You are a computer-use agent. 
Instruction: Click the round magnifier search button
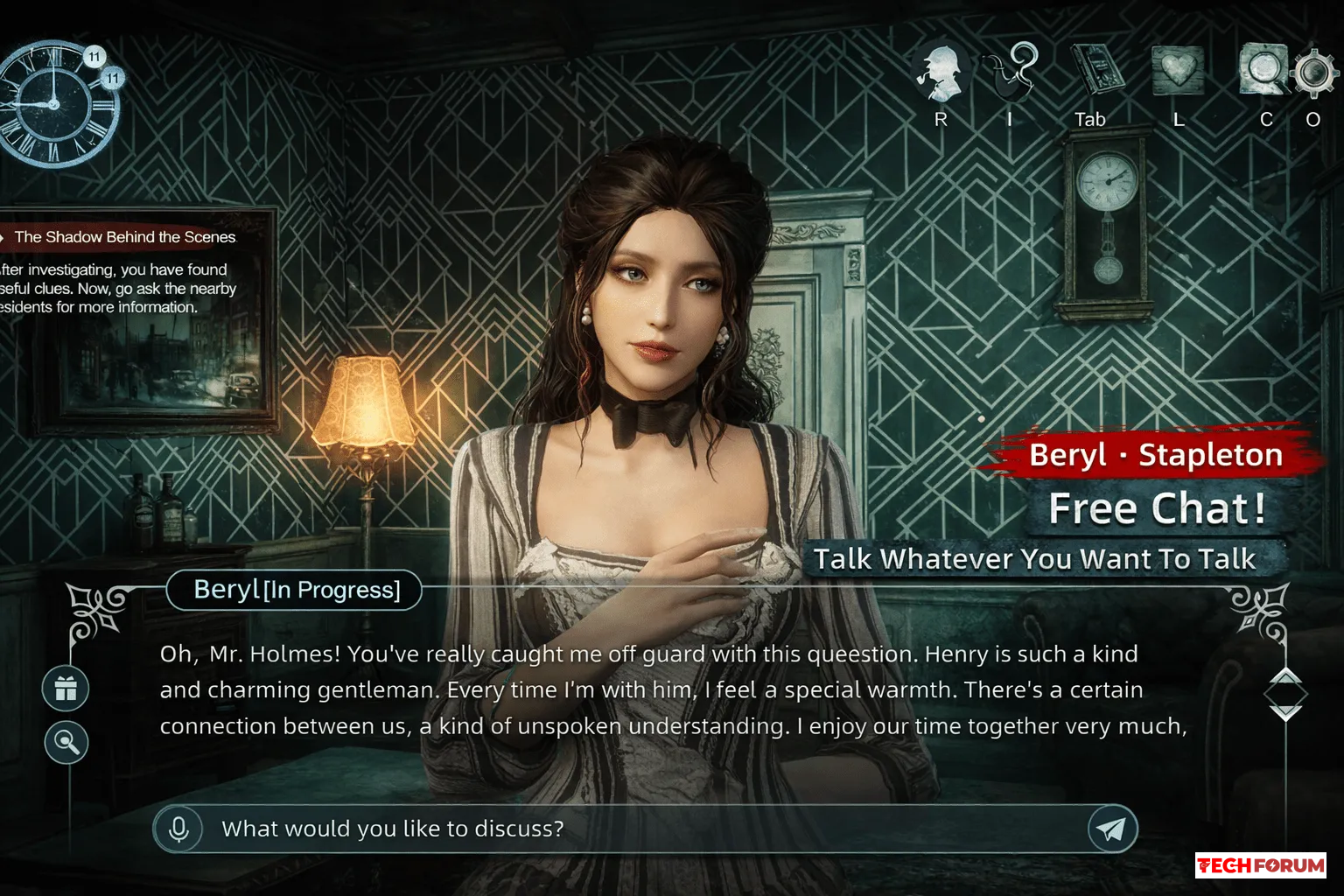pos(66,742)
